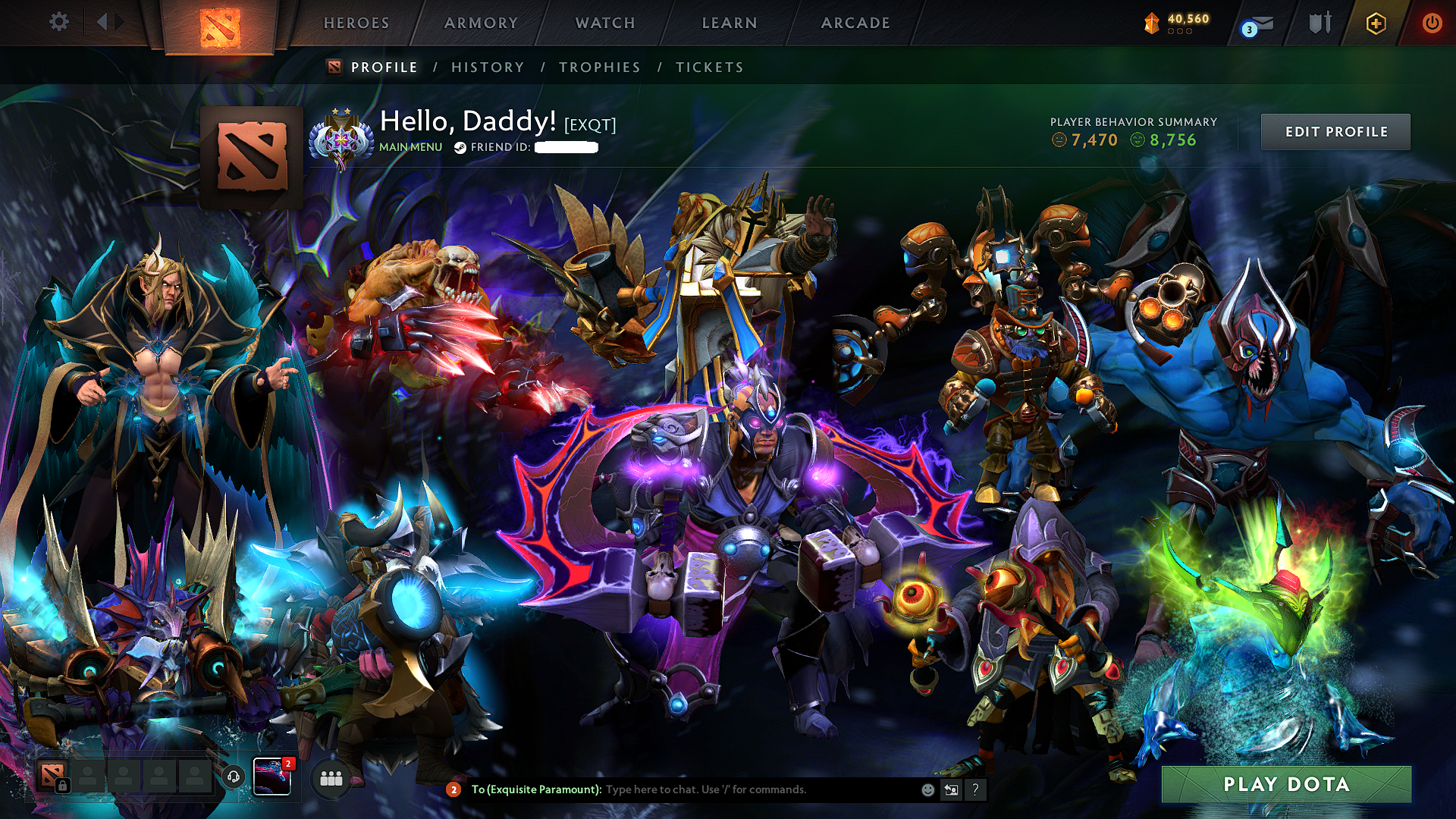Click the EDIT PROFILE button

[1335, 131]
